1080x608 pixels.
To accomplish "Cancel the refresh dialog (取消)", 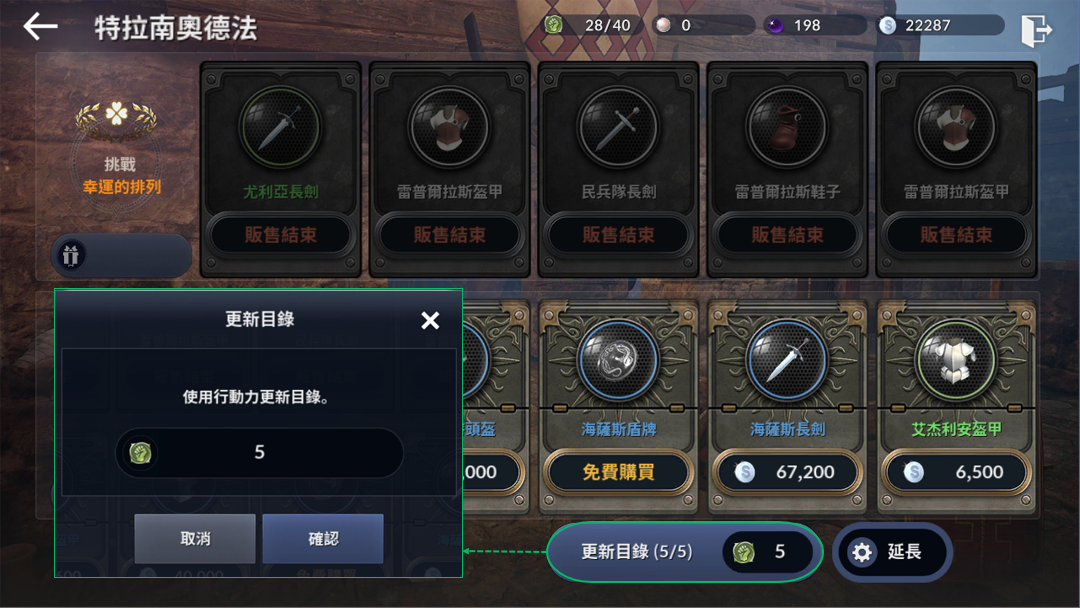I will pyautogui.click(x=195, y=539).
